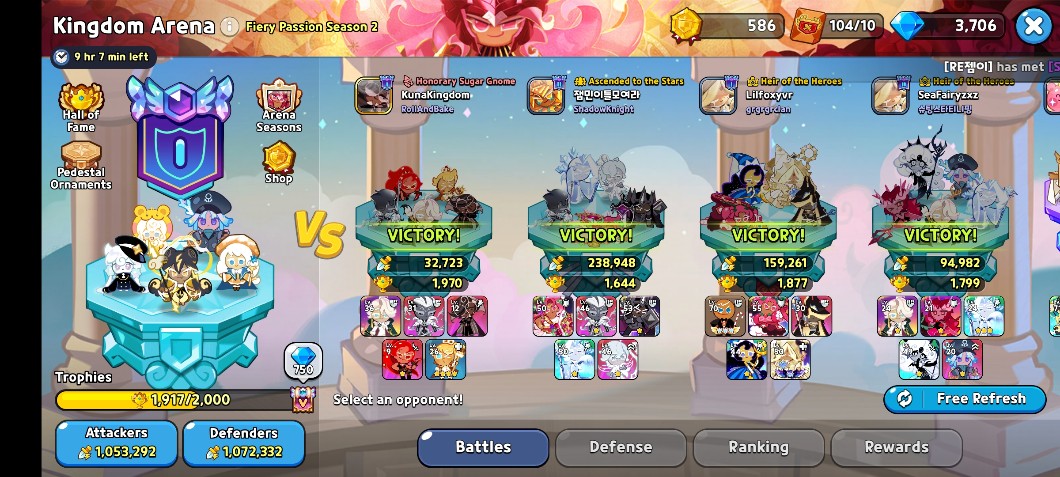Viewport: 1060px width, 477px height.
Task: Show the Rewards tab
Action: [896, 448]
